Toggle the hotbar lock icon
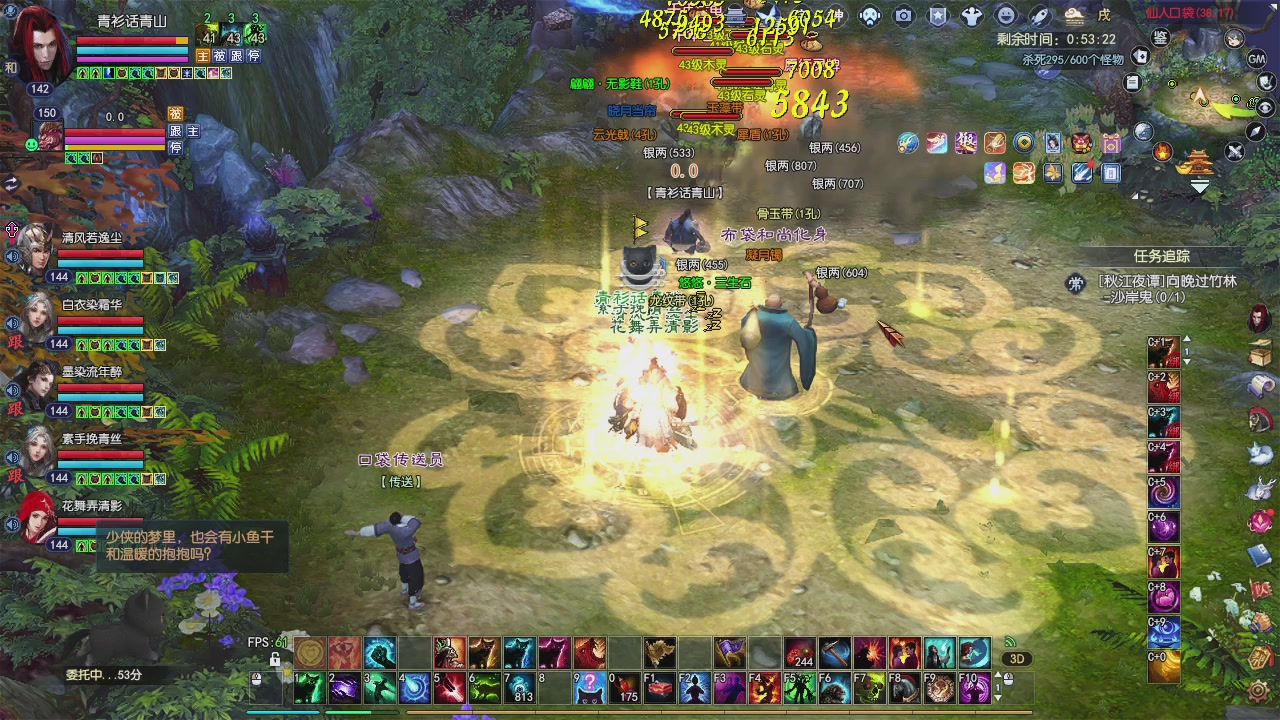 click(275, 659)
